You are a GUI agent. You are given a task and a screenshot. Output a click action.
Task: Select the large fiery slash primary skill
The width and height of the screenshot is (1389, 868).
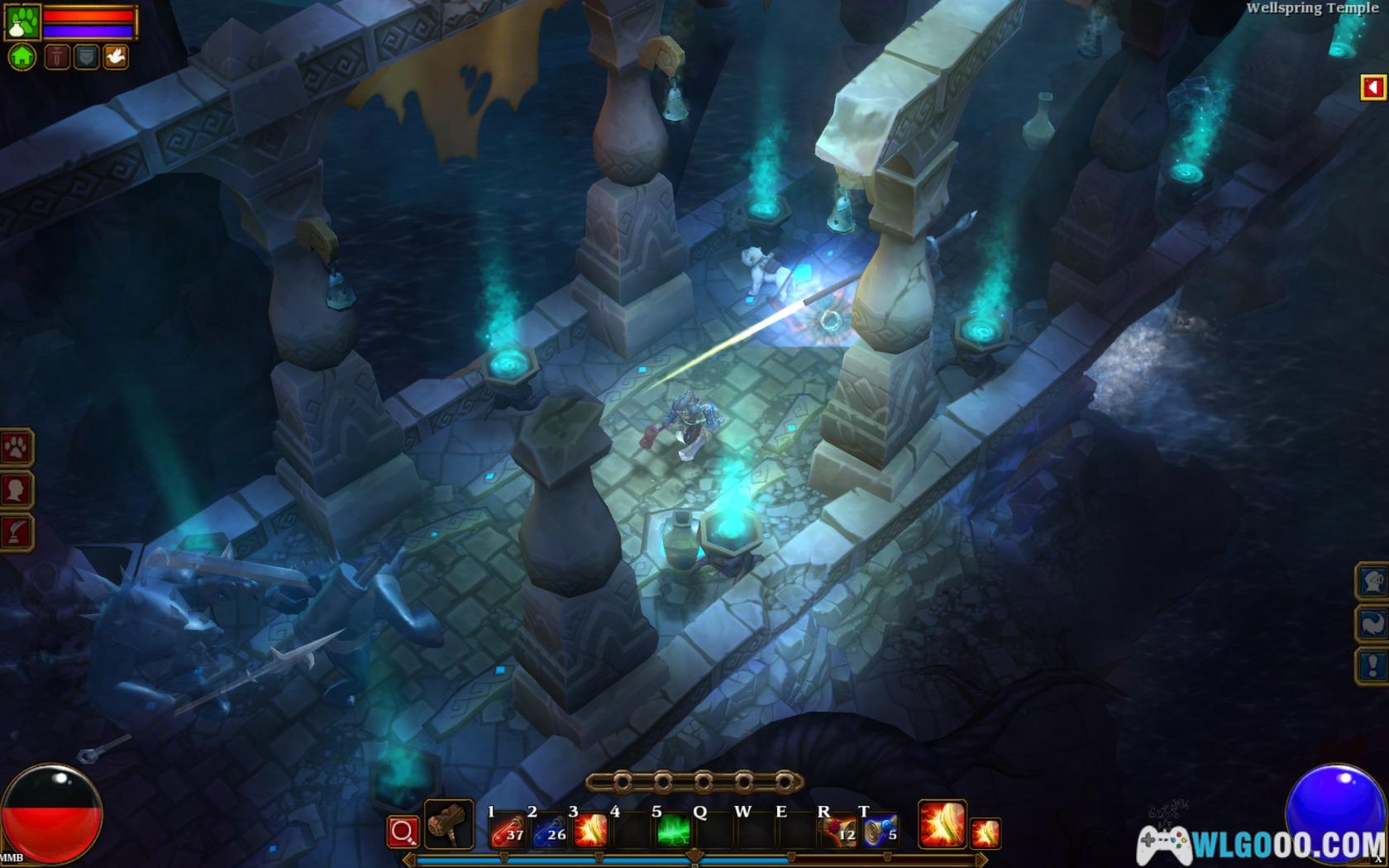coord(942,824)
